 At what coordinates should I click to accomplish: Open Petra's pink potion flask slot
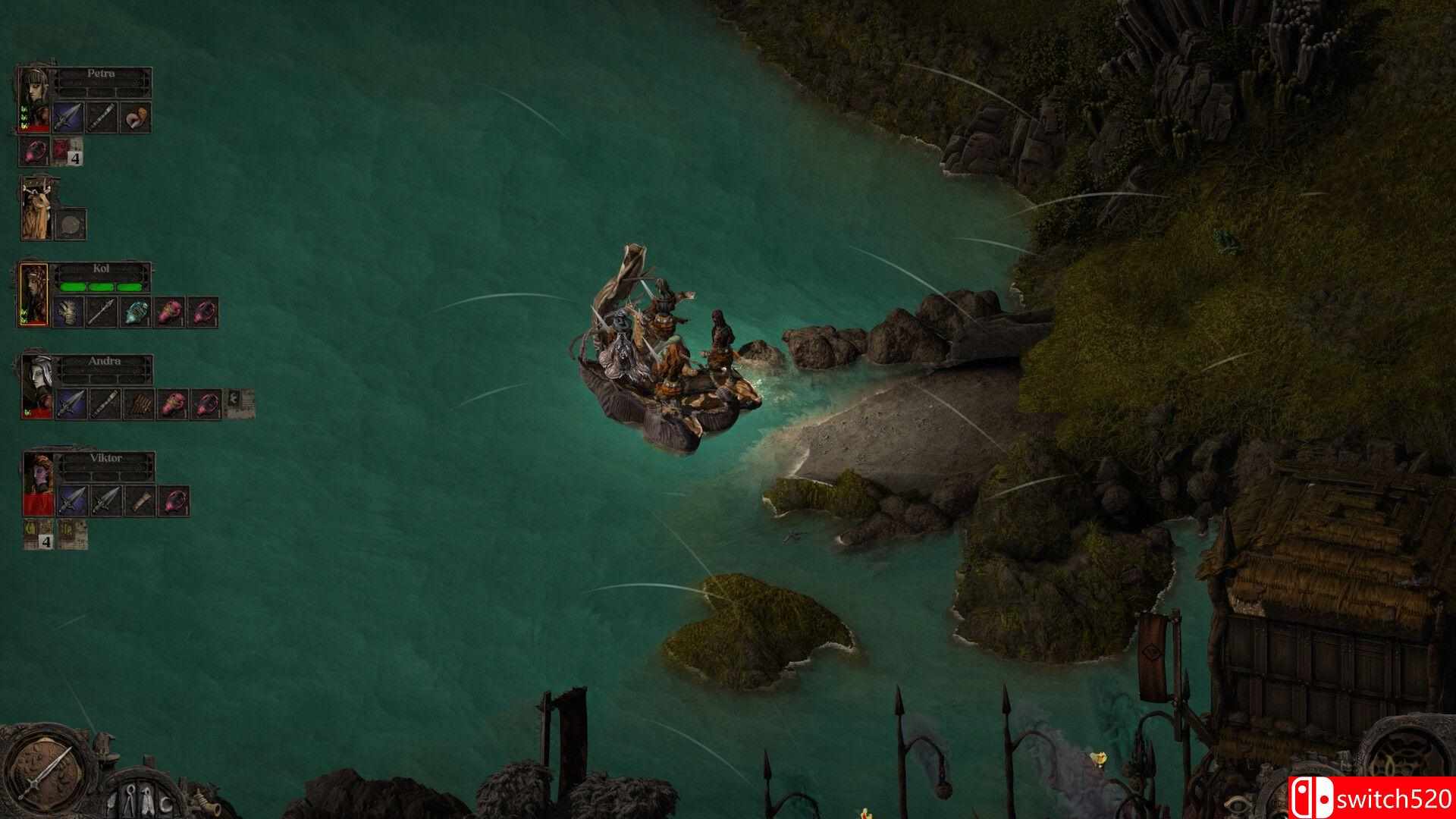tap(33, 151)
